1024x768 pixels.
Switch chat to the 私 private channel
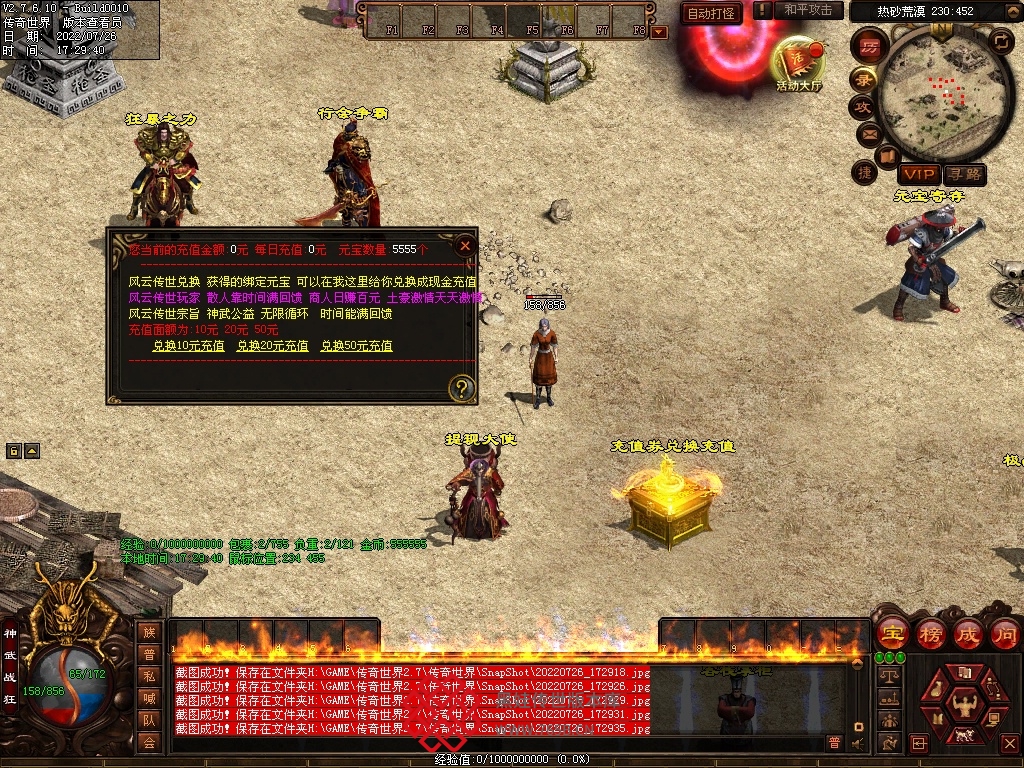[x=149, y=676]
